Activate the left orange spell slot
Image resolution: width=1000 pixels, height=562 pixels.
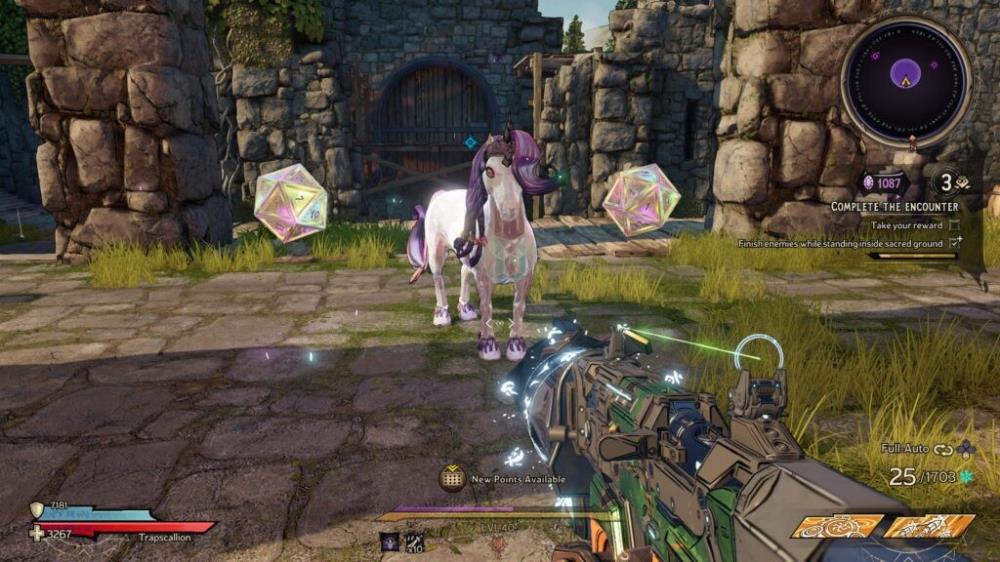coord(838,526)
